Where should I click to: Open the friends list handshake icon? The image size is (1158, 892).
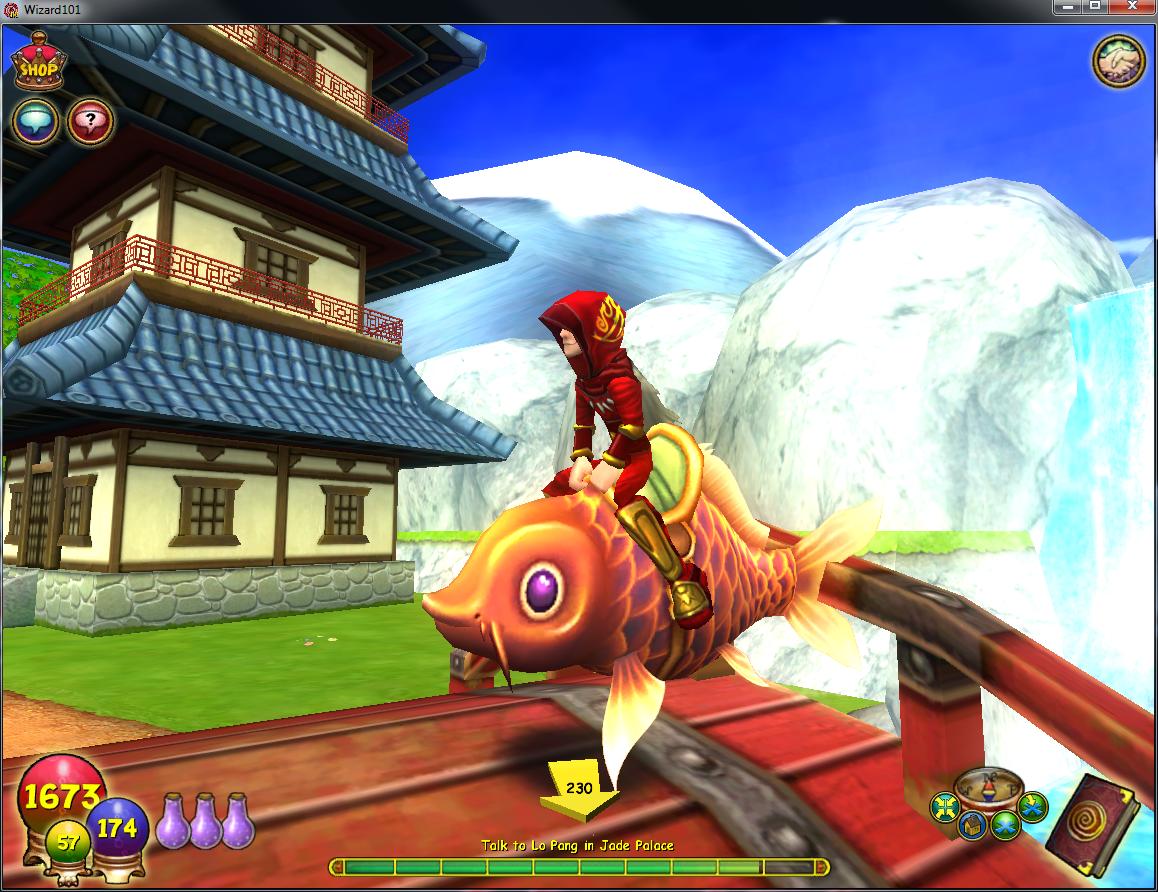click(1116, 63)
